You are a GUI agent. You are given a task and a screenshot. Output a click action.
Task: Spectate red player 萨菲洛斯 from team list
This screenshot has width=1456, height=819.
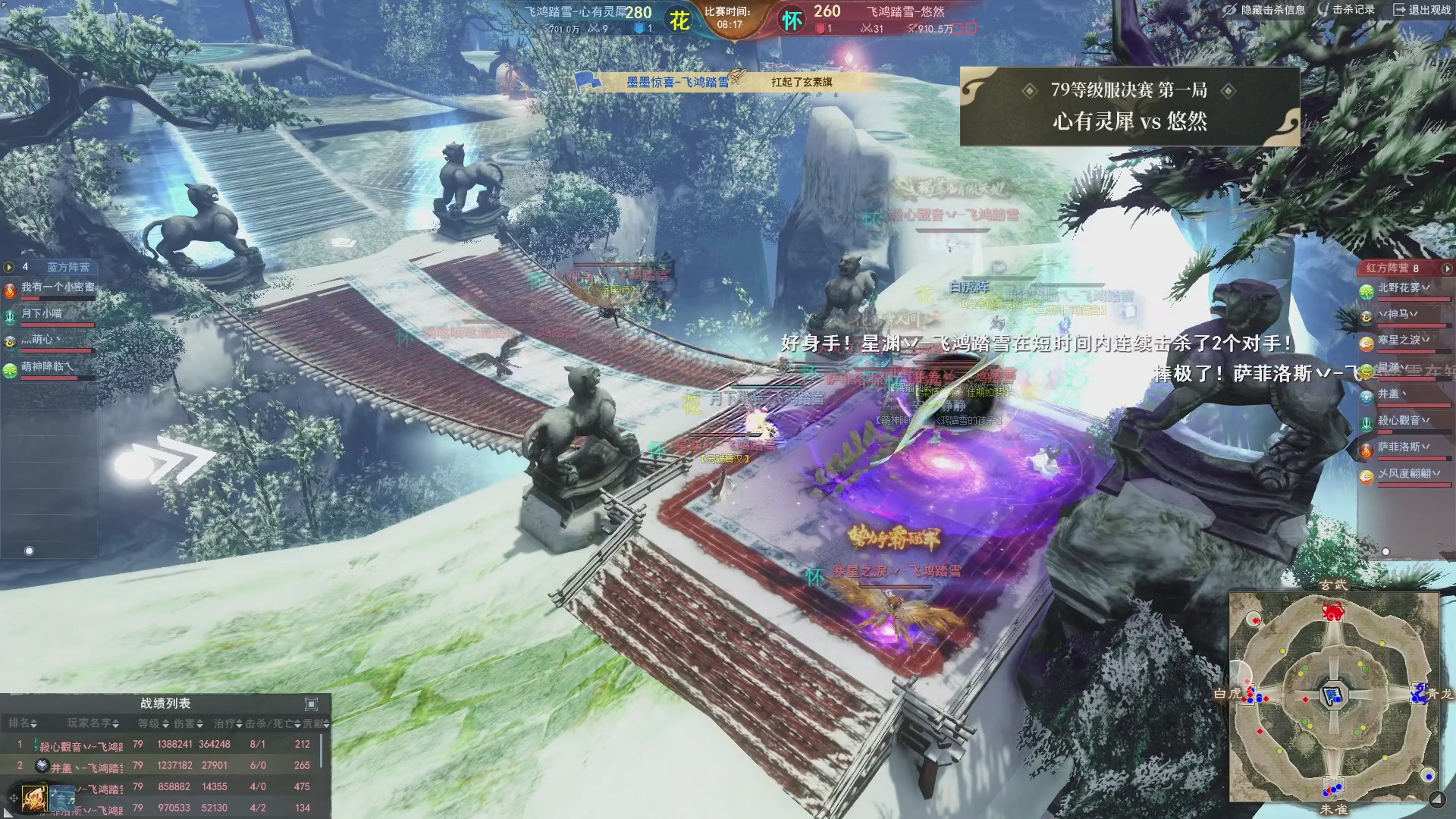pyautogui.click(x=1403, y=447)
